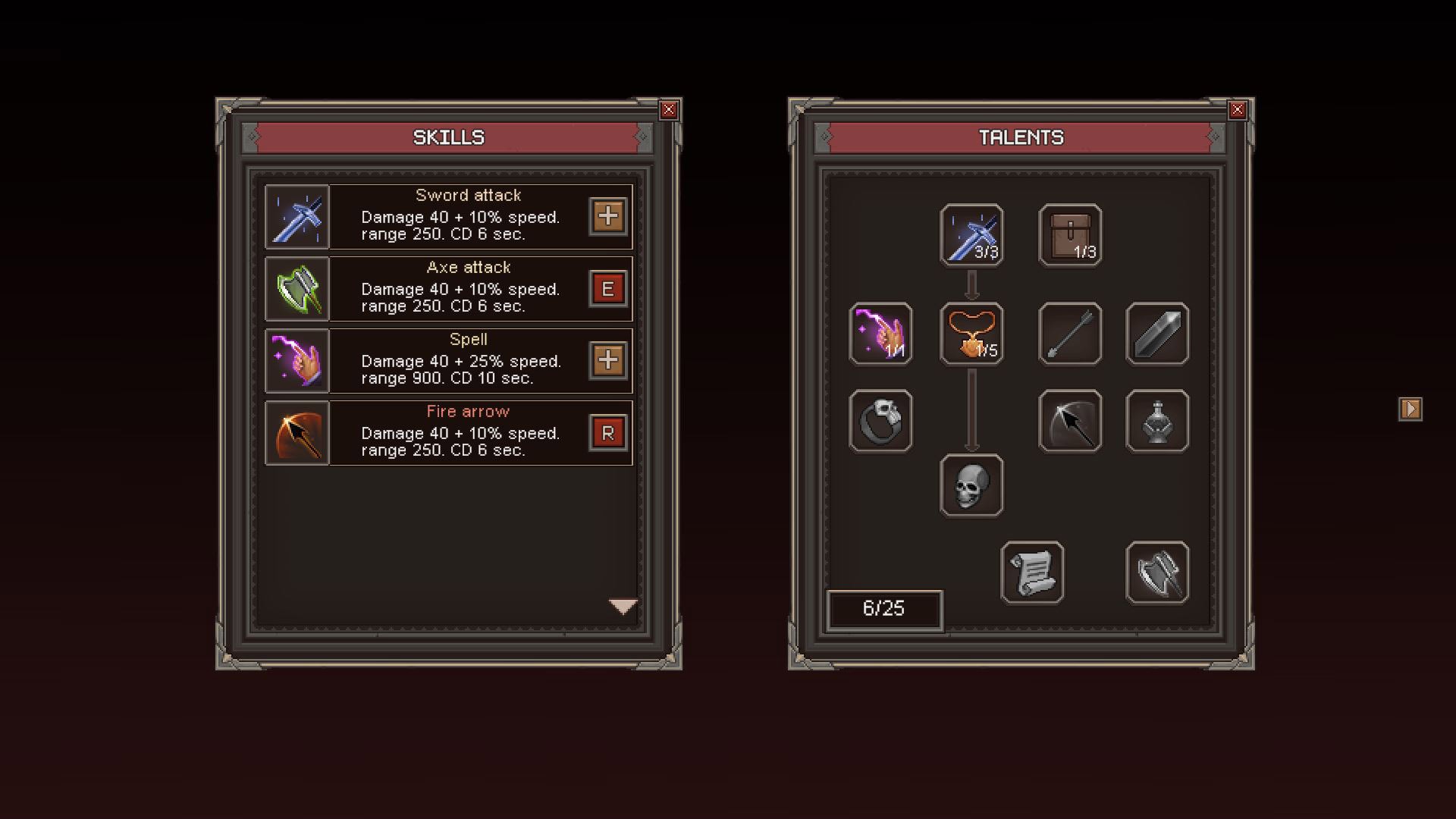Open the chest talent showing 1/3
The image size is (1456, 819).
(1069, 234)
